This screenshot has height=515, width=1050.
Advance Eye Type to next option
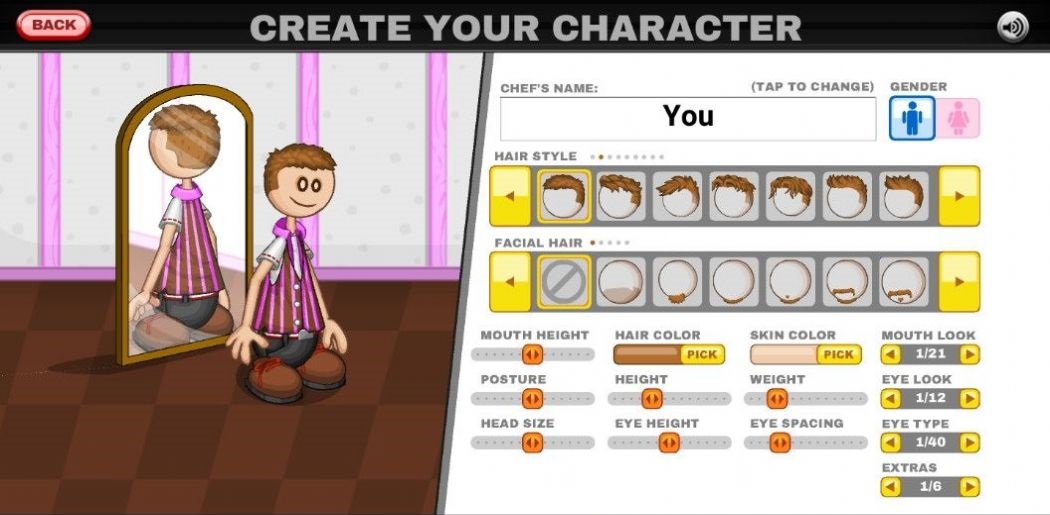coord(969,442)
